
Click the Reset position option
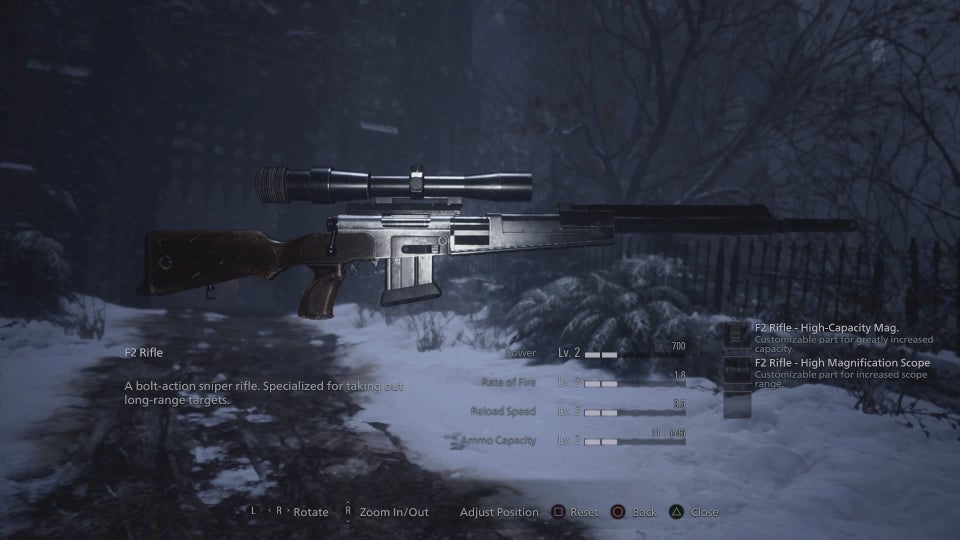point(573,512)
